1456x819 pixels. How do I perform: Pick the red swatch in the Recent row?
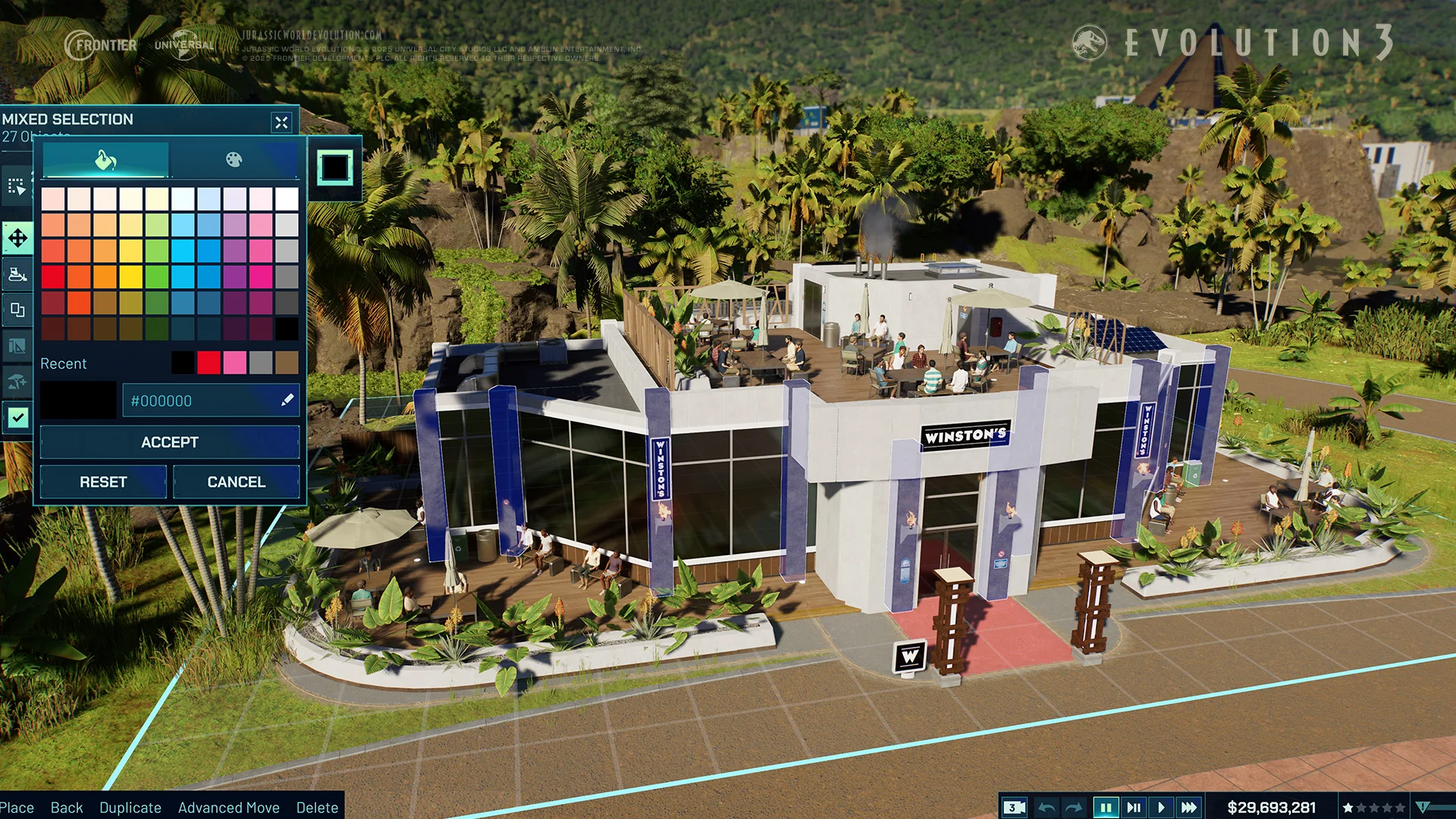(209, 363)
